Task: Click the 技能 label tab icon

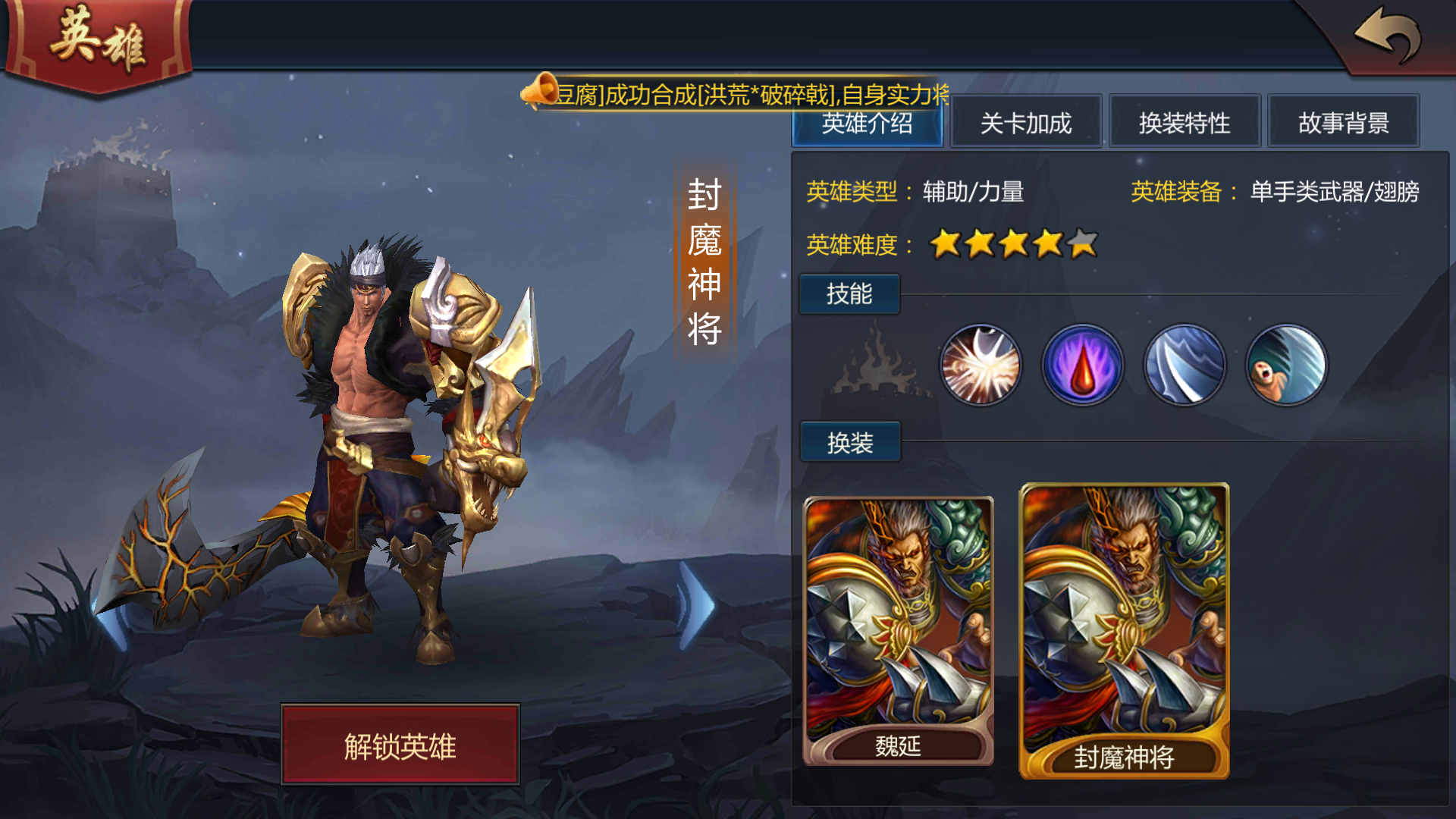Action: pos(849,294)
